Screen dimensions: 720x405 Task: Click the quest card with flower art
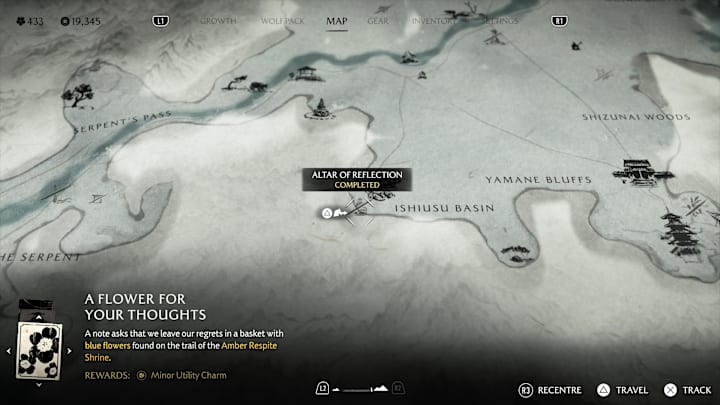pos(40,350)
